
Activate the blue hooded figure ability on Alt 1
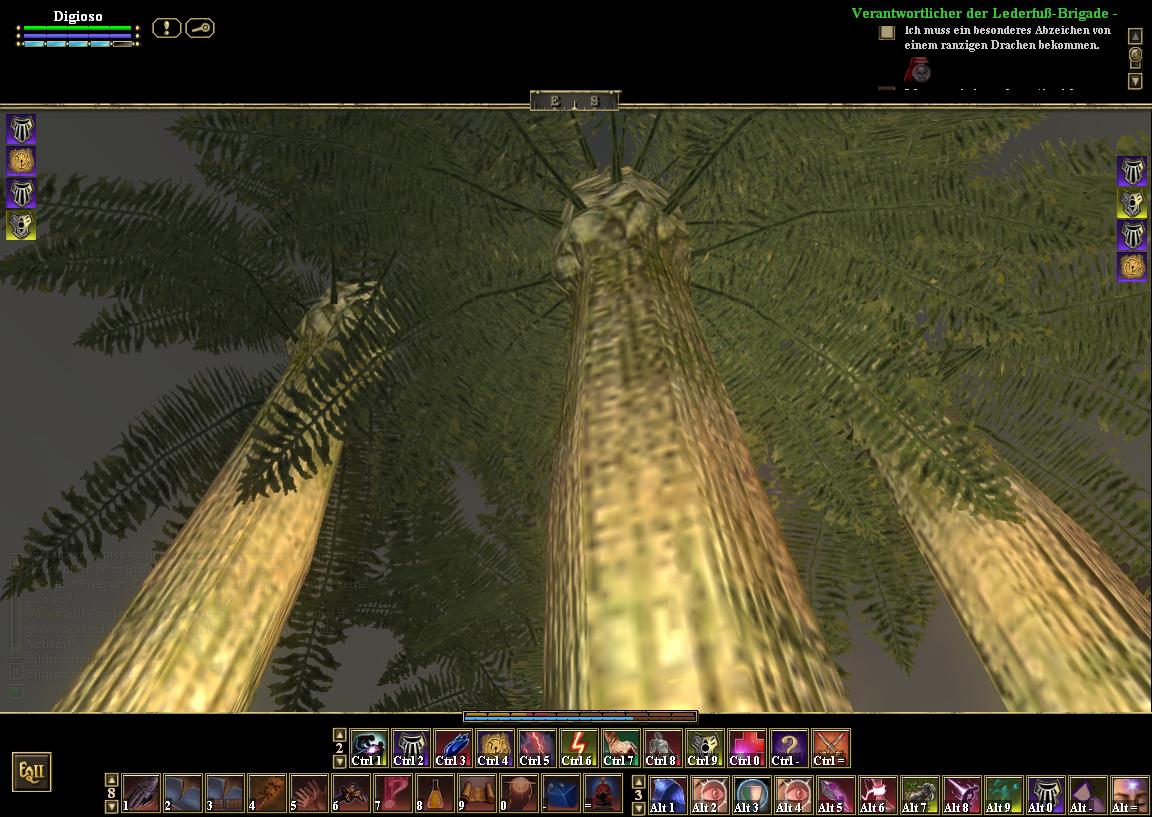(669, 794)
